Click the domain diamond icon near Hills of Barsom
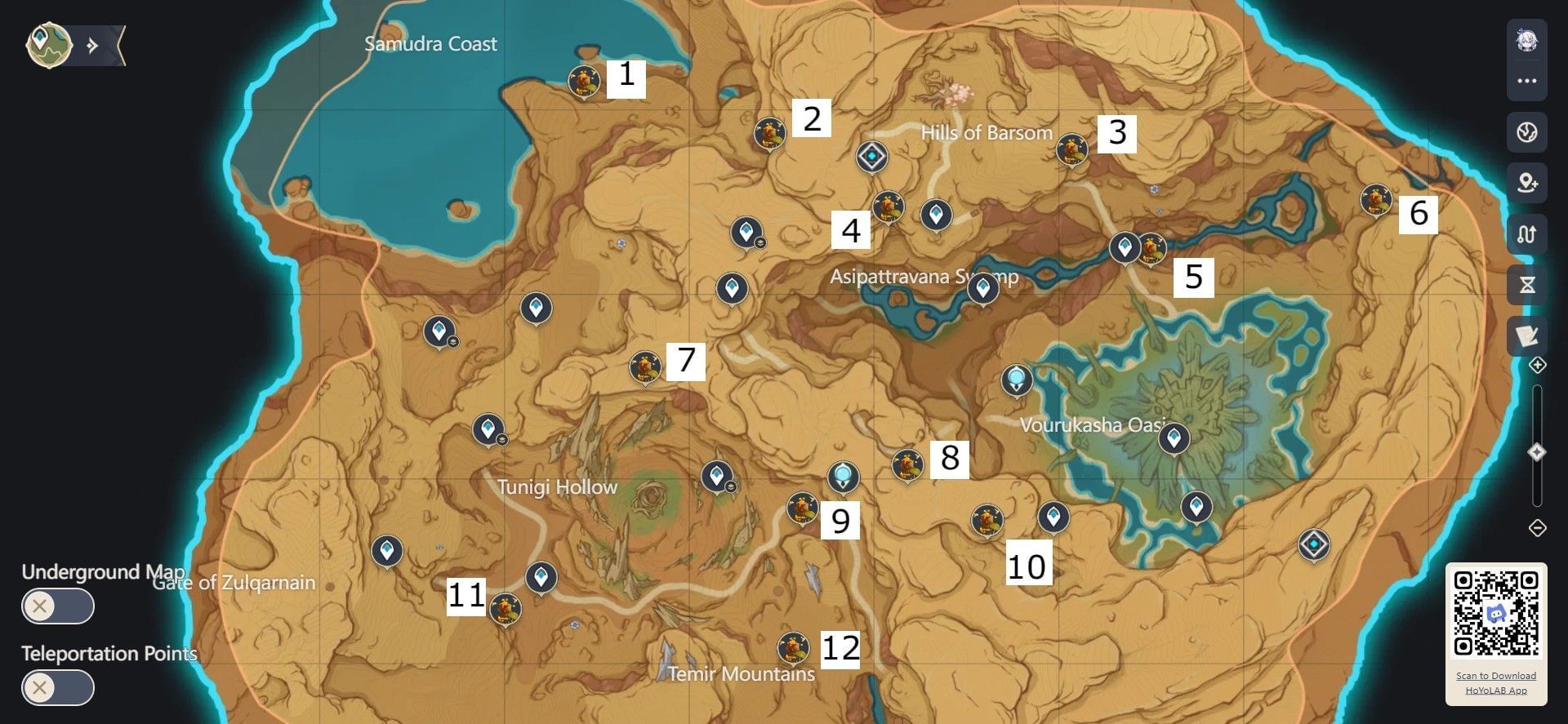Screen dimensions: 1568x724 pyautogui.click(x=871, y=156)
